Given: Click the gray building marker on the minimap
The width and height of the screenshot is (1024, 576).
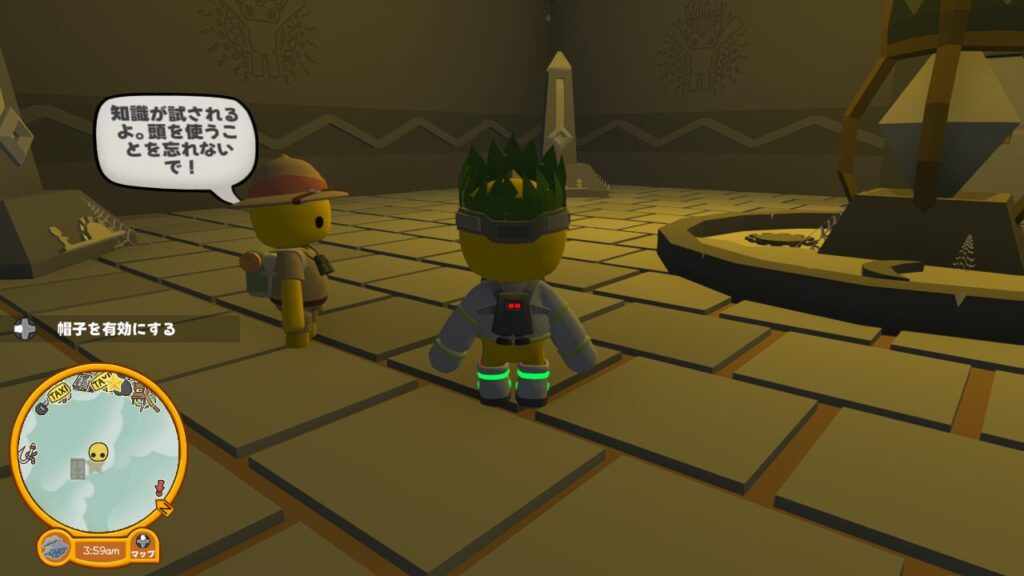Looking at the screenshot, I should (78, 468).
